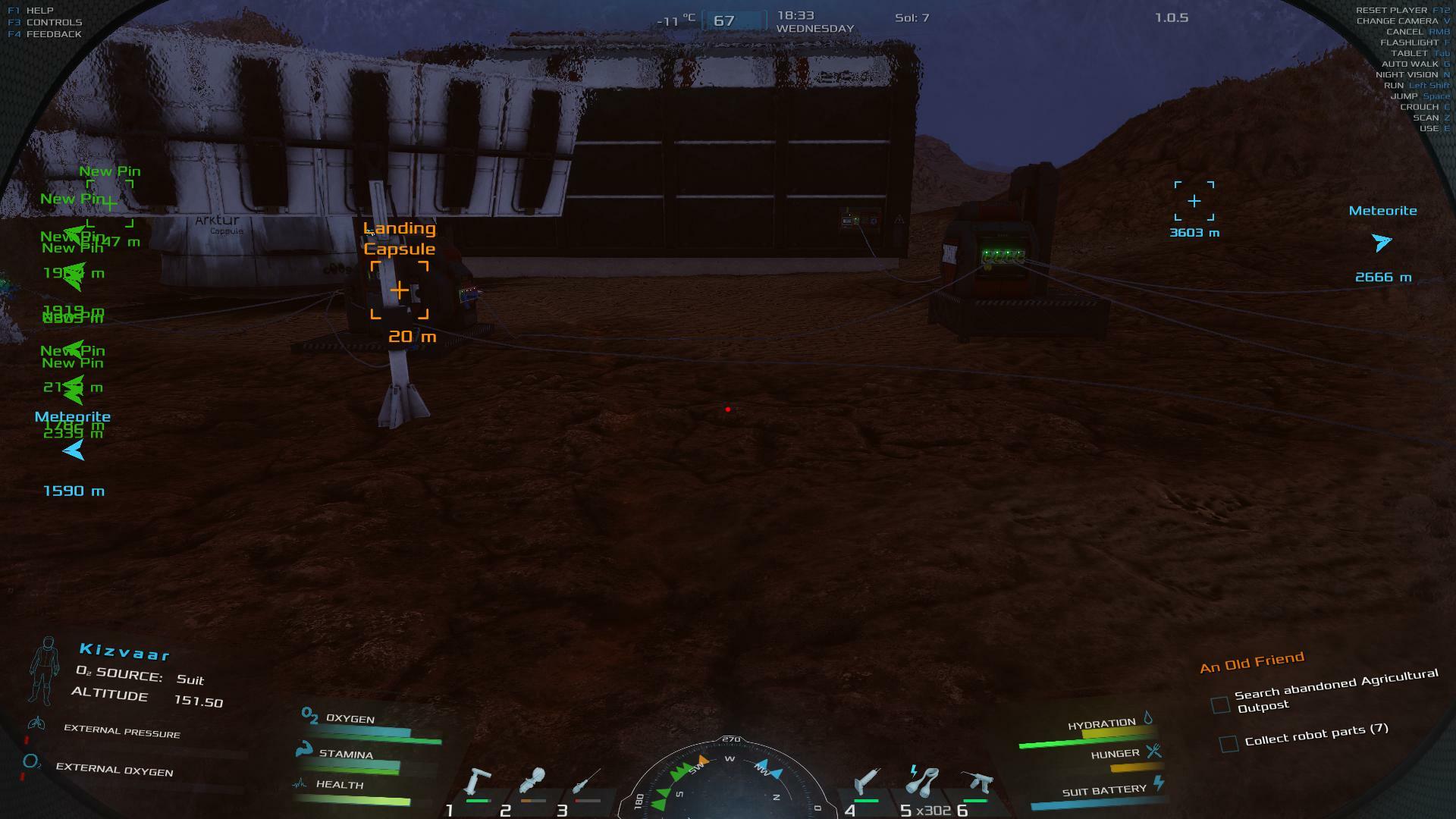Open the An Old Friend quest title
The width and height of the screenshot is (1456, 819).
coord(1252,662)
